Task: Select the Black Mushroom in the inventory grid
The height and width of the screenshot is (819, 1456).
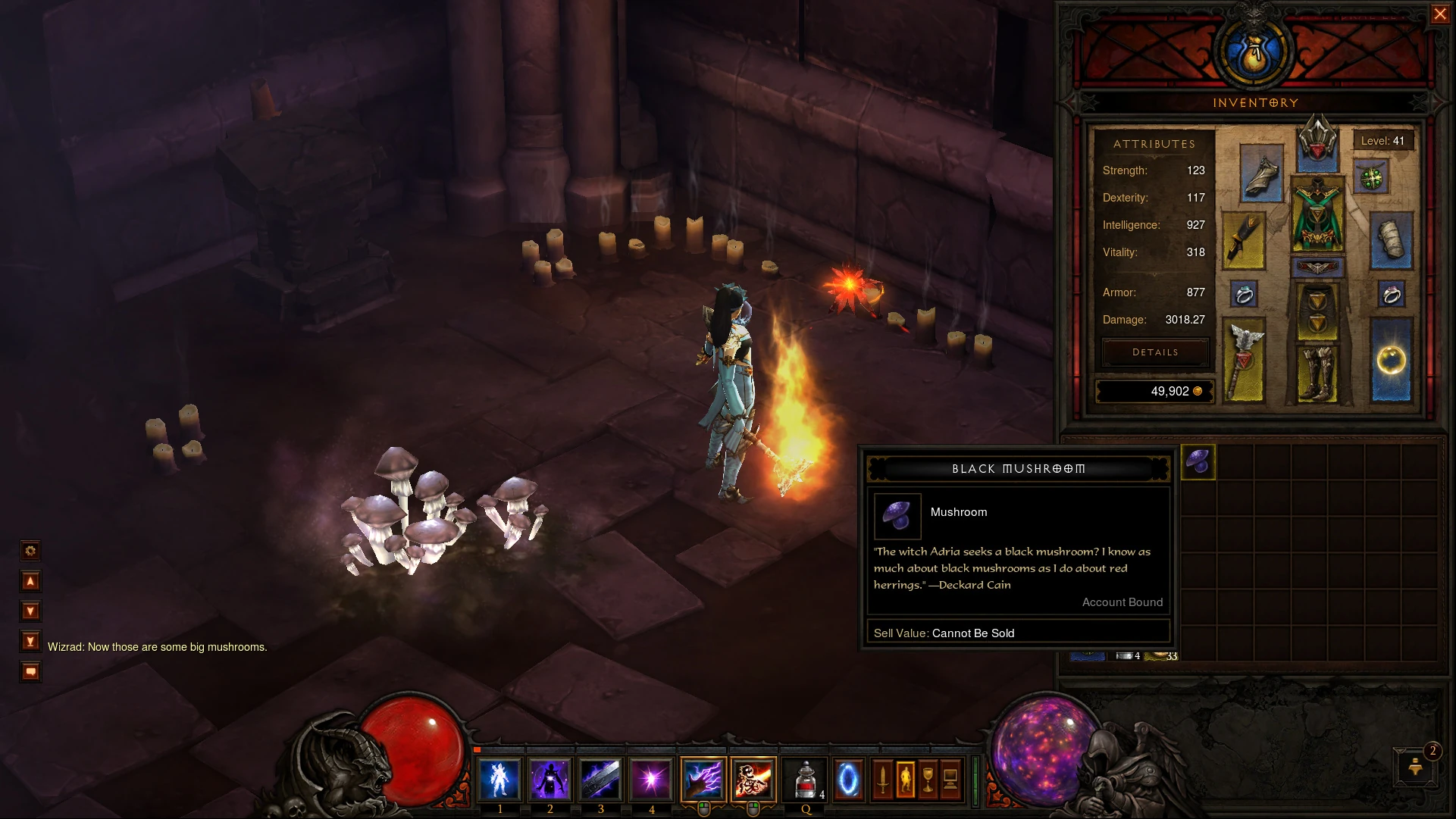Action: click(x=1199, y=461)
